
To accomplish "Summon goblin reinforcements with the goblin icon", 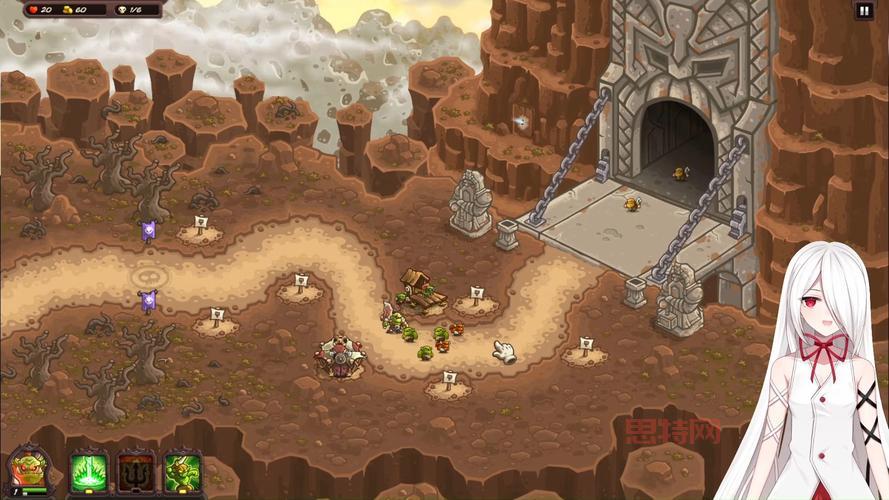I will click(183, 470).
